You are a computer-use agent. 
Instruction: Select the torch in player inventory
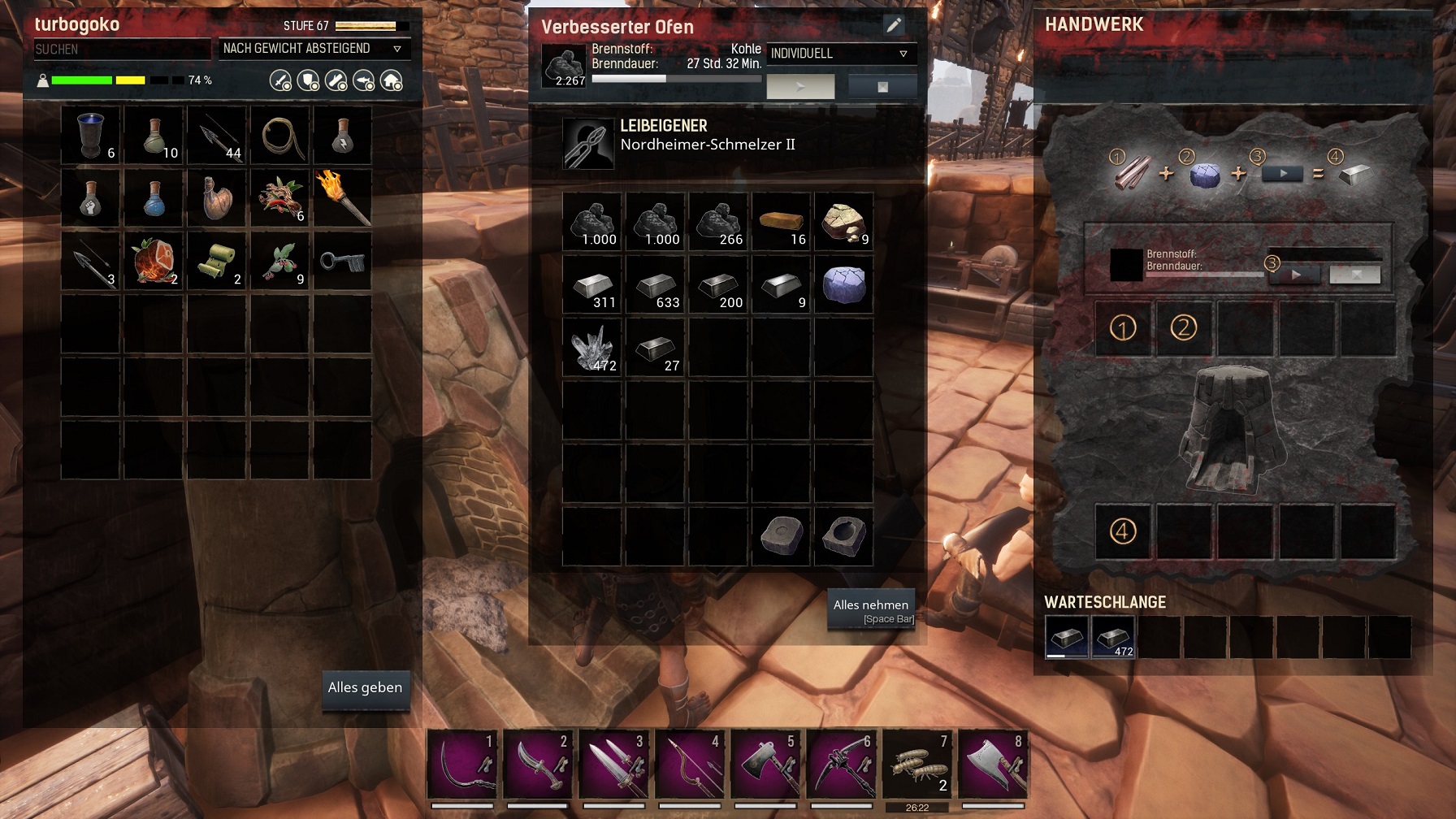pos(343,198)
